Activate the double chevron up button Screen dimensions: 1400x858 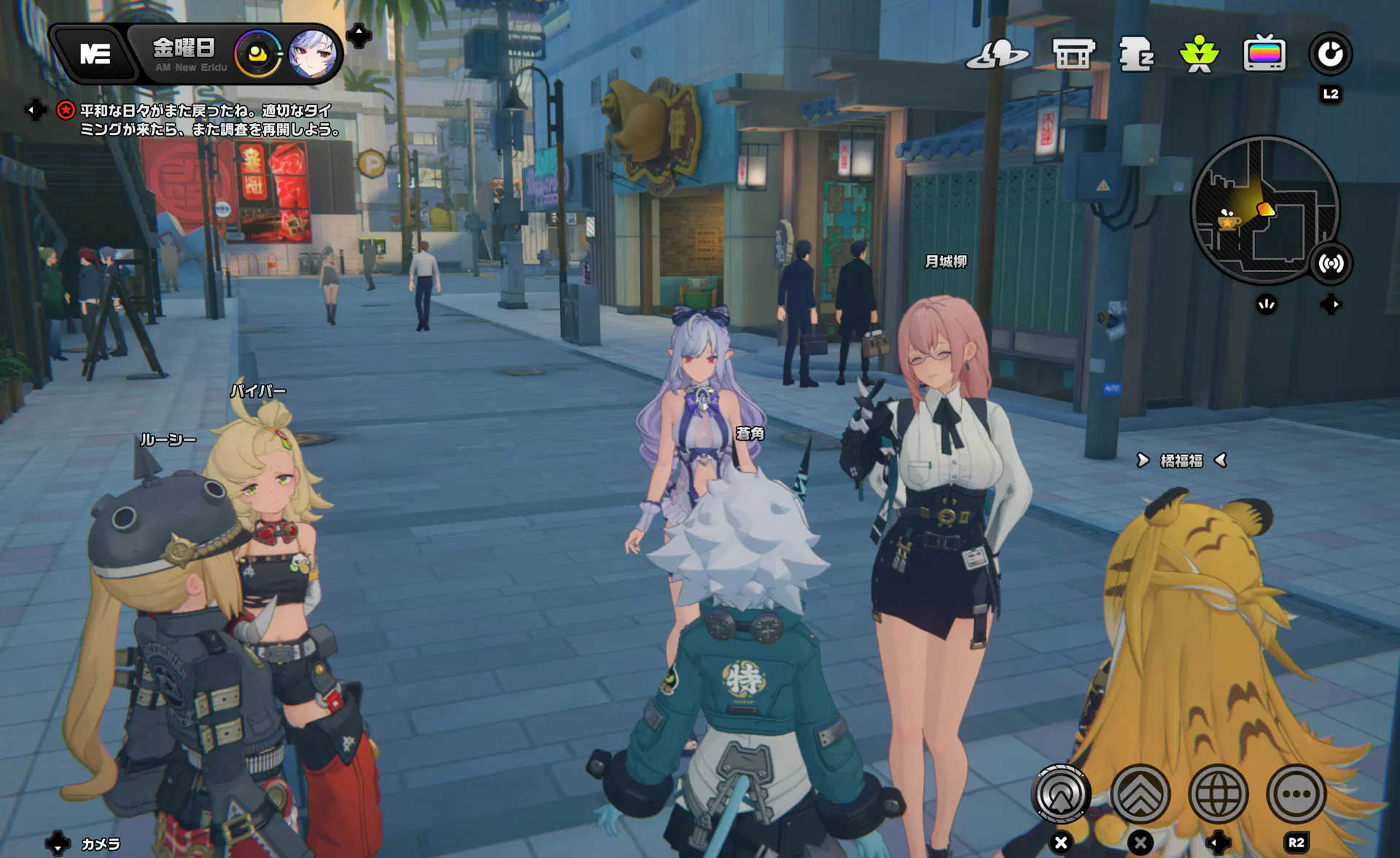coord(1140,794)
